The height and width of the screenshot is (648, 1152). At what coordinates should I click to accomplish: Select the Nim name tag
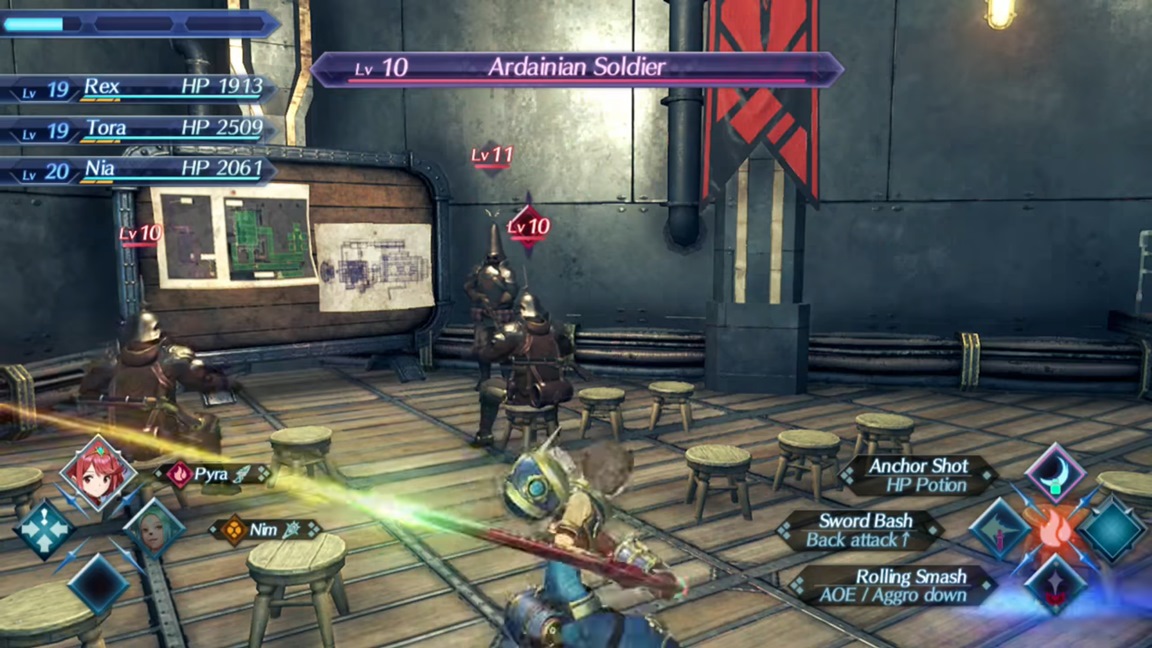point(265,530)
